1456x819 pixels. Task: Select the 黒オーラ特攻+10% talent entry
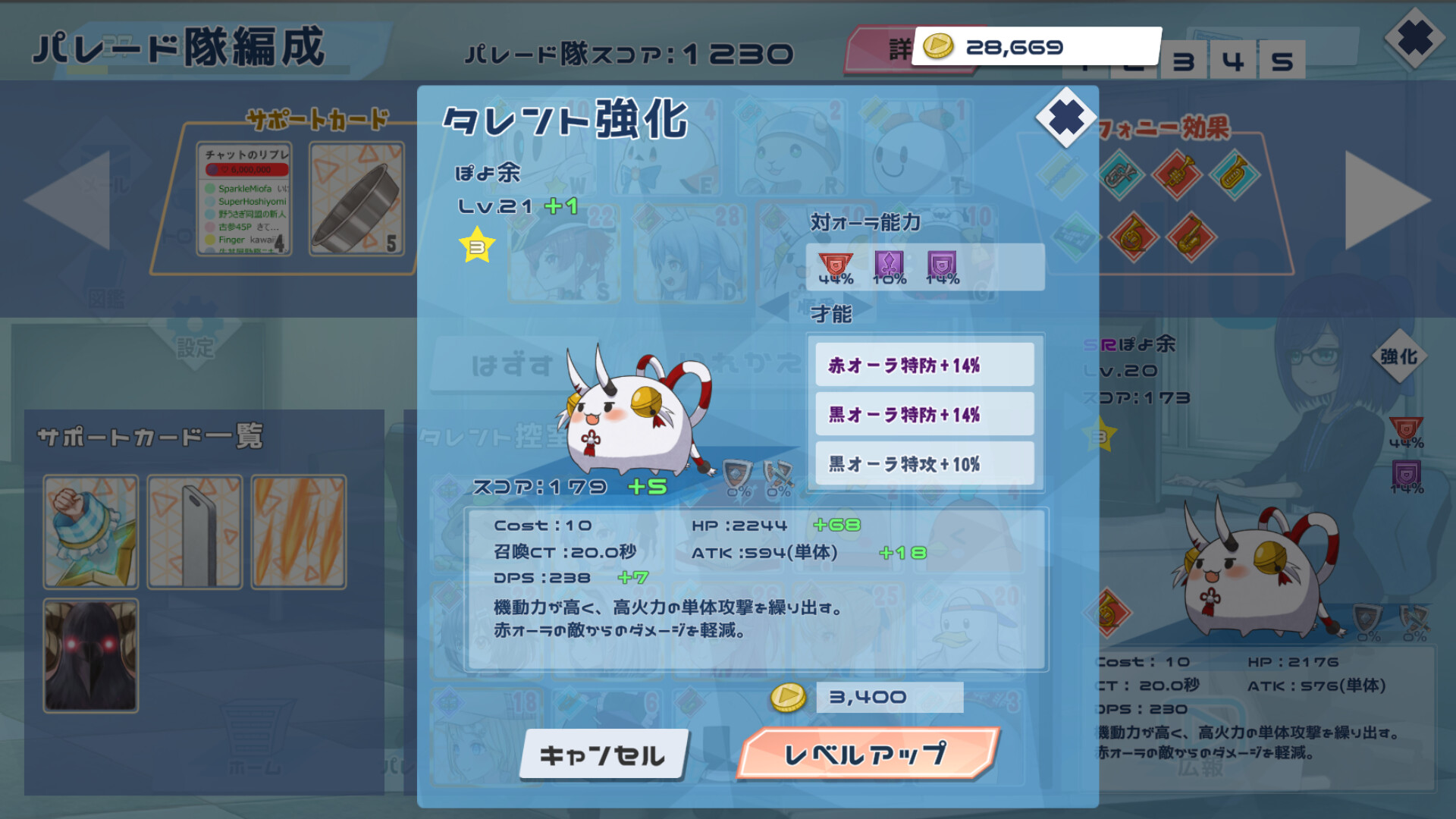(x=924, y=463)
